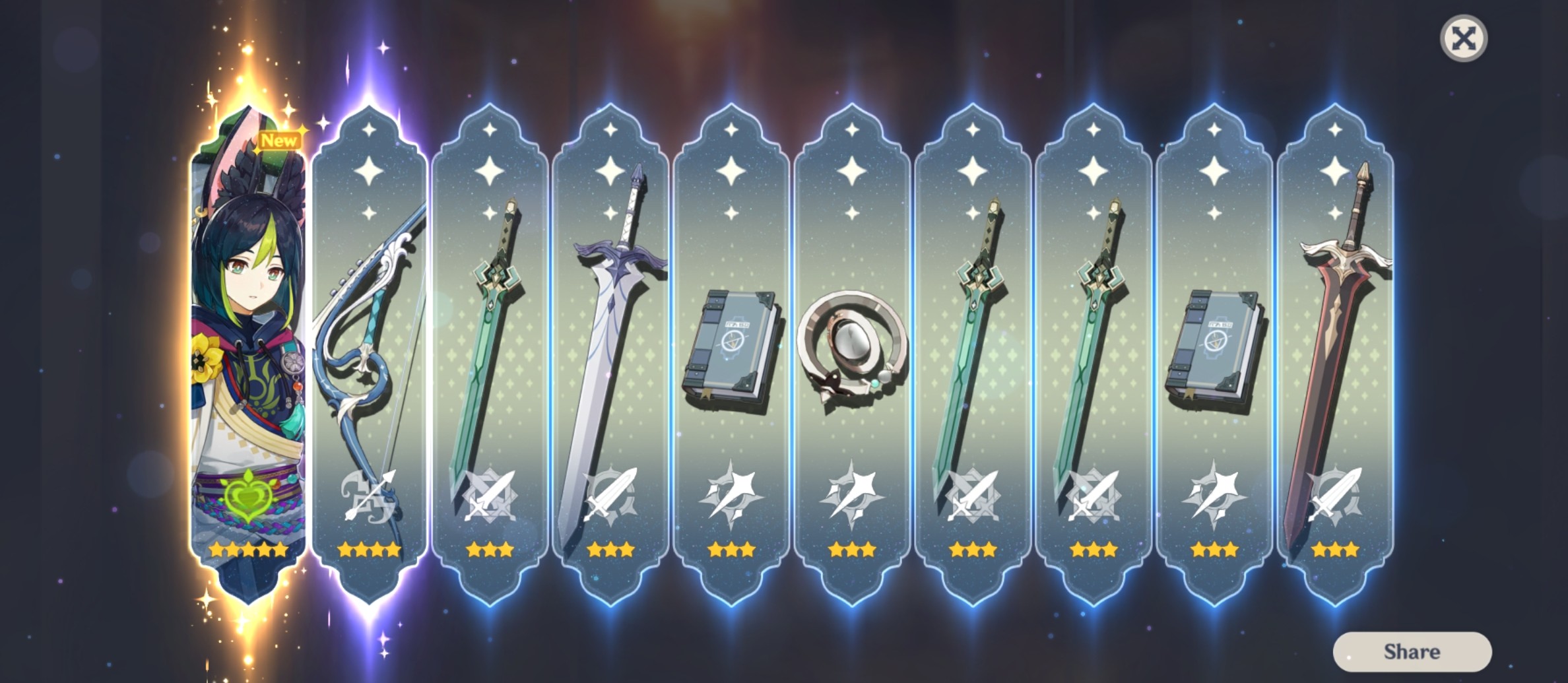Select the silver greatsword card
The width and height of the screenshot is (1568, 683).
608,330
